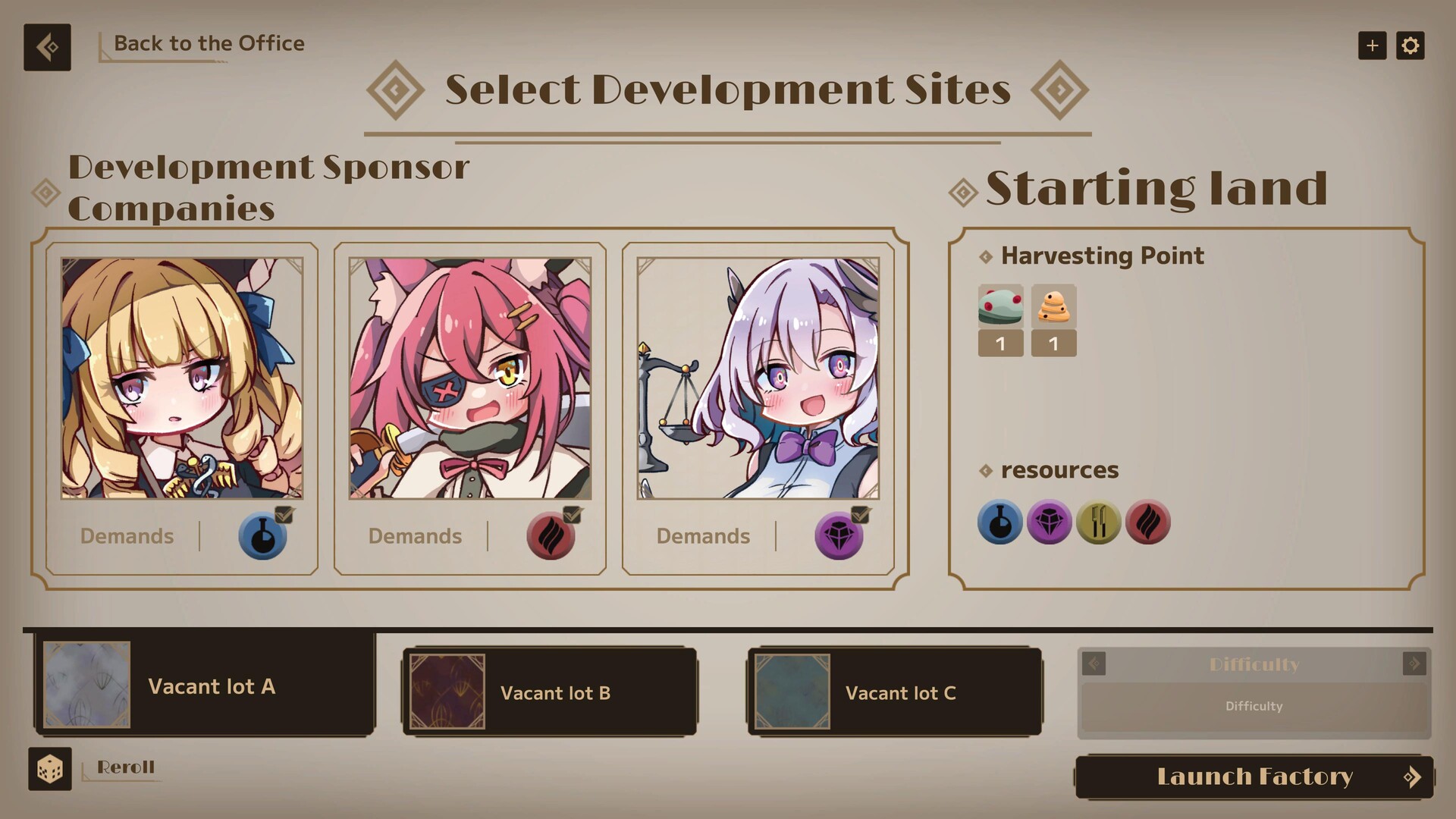Click the double-arrow back button top left
Image resolution: width=1456 pixels, height=819 pixels.
pos(47,47)
